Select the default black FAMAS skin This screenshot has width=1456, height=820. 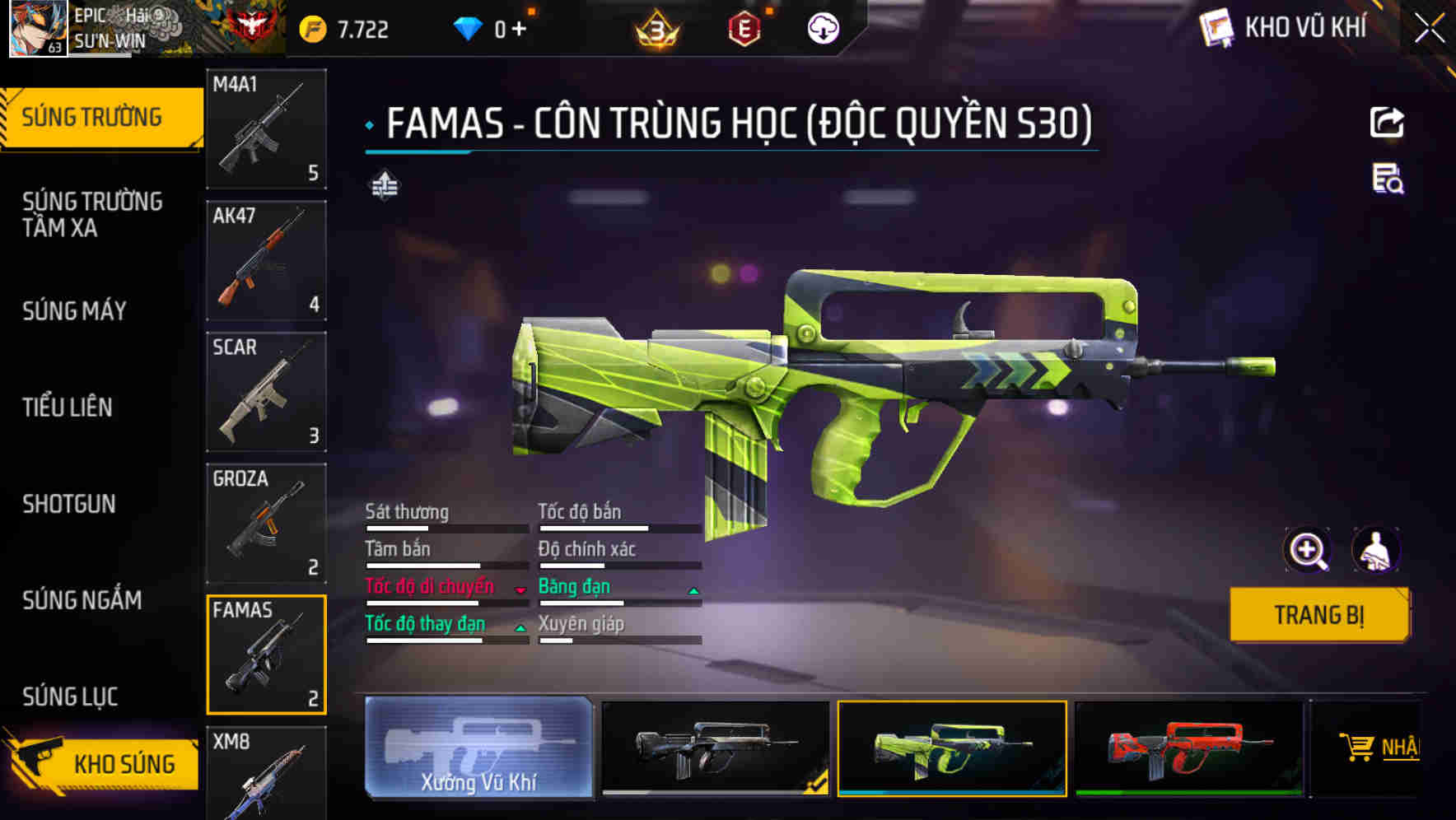716,748
